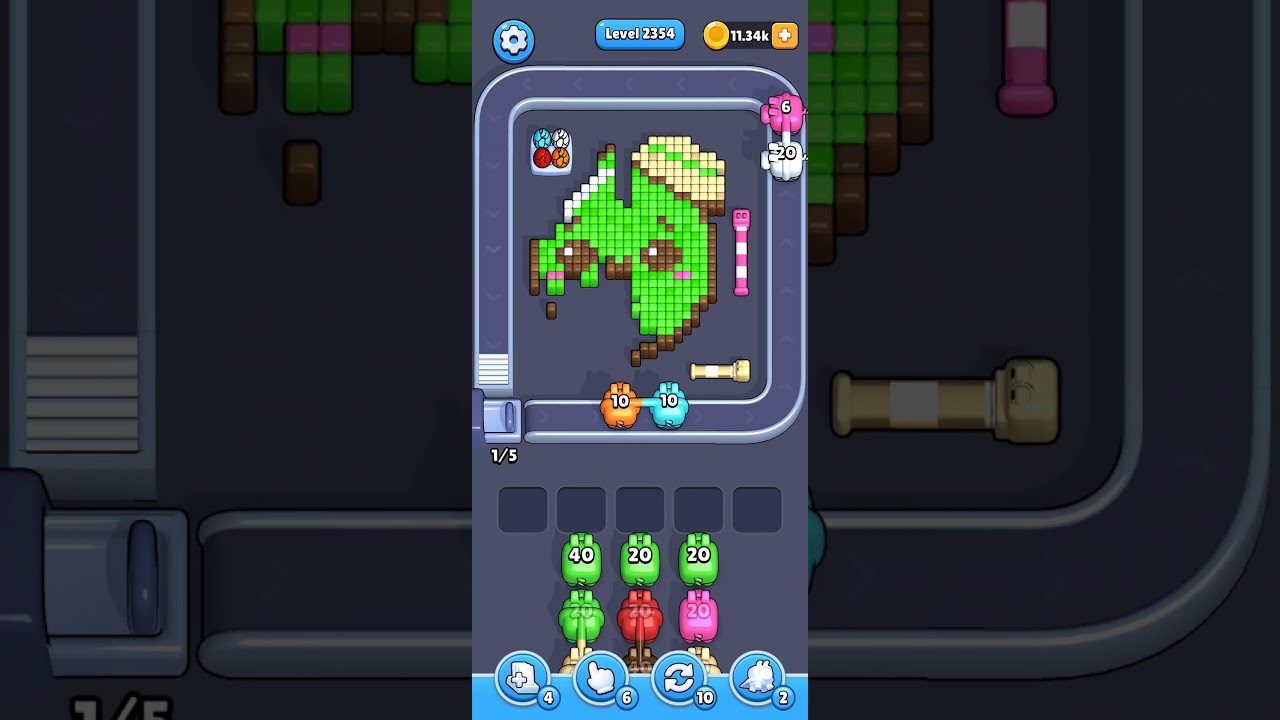Viewport: 1280px width, 720px height.
Task: Open the Level 2354 banner
Action: pos(639,34)
